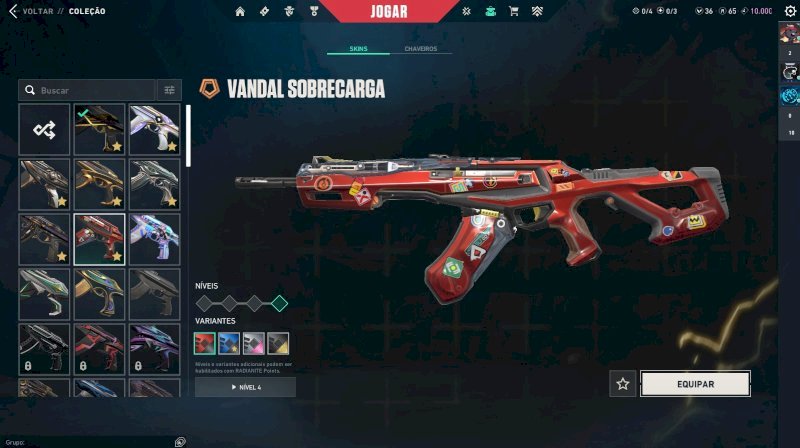Go to the home screen icon

click(240, 11)
